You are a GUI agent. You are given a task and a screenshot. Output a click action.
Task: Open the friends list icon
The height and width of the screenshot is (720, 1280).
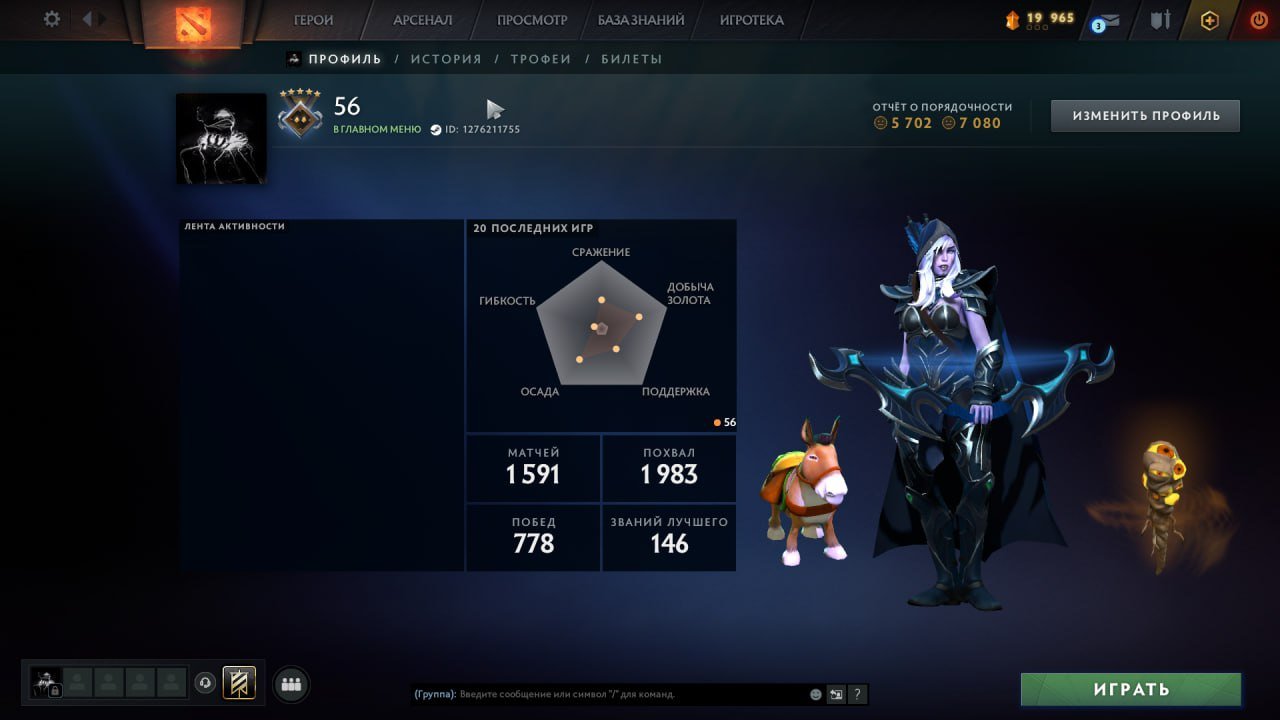[x=289, y=683]
